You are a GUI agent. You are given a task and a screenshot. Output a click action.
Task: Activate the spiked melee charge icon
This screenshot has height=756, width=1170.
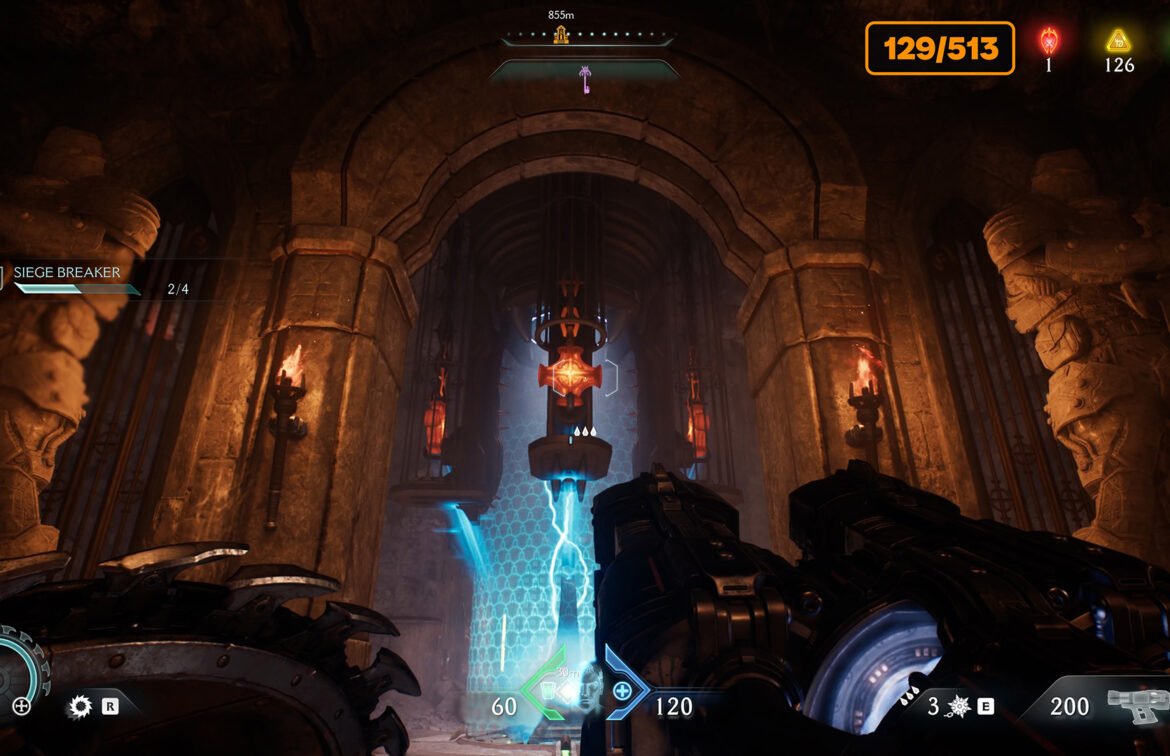(959, 707)
